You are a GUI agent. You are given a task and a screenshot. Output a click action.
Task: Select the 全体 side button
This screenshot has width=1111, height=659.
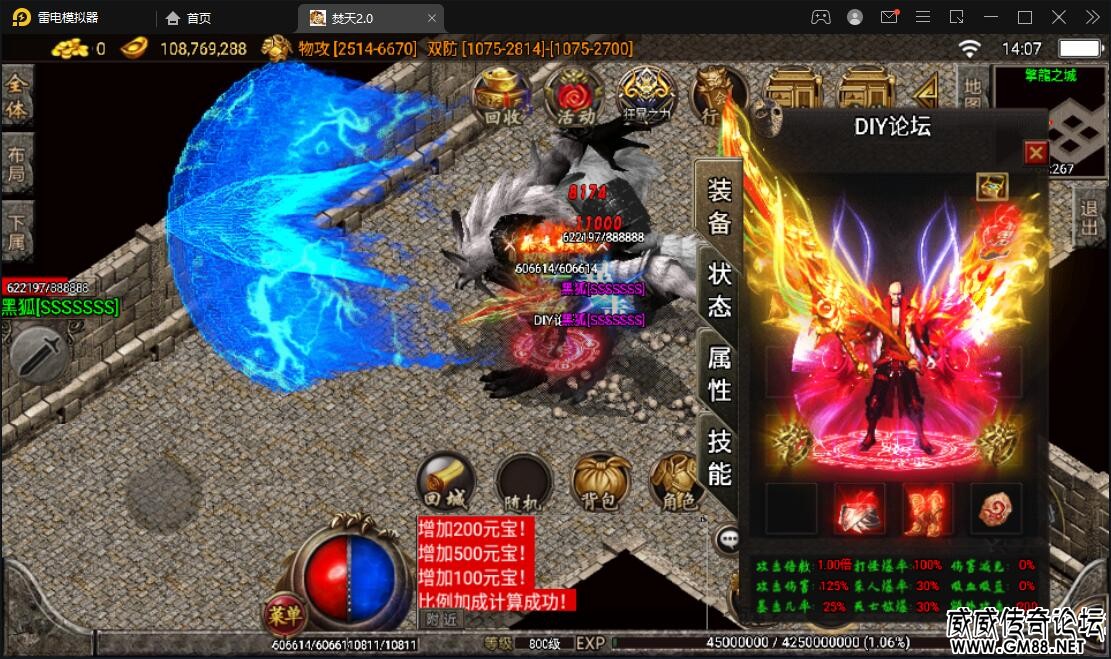tap(16, 96)
